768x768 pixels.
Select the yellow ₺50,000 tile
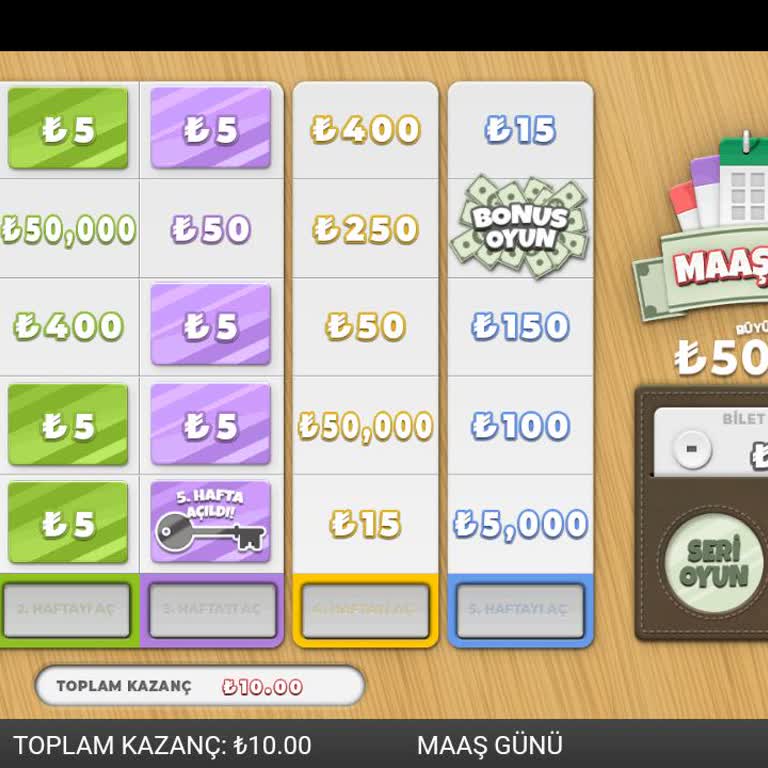(x=365, y=426)
